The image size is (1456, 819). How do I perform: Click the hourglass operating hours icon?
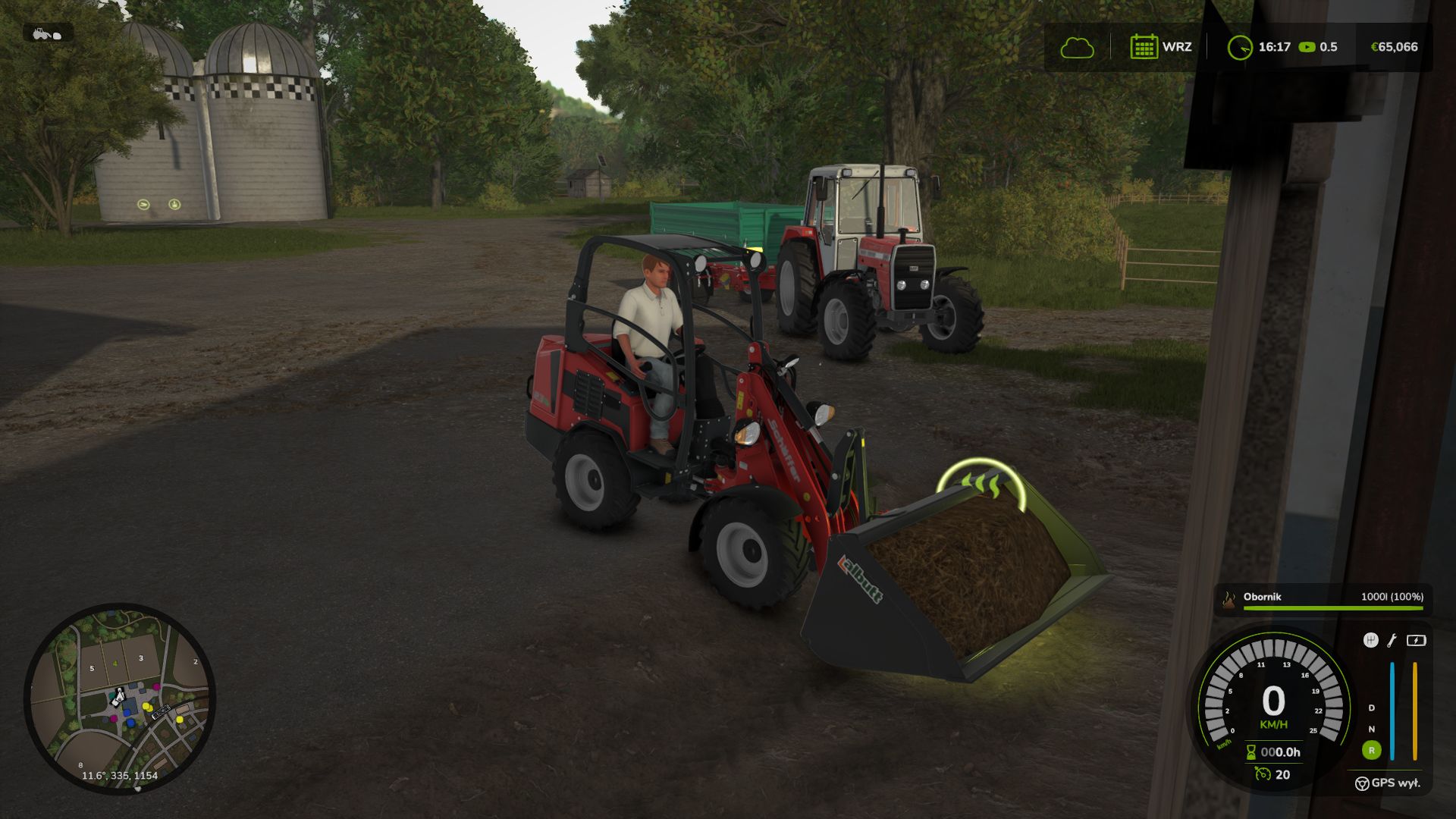1250,752
